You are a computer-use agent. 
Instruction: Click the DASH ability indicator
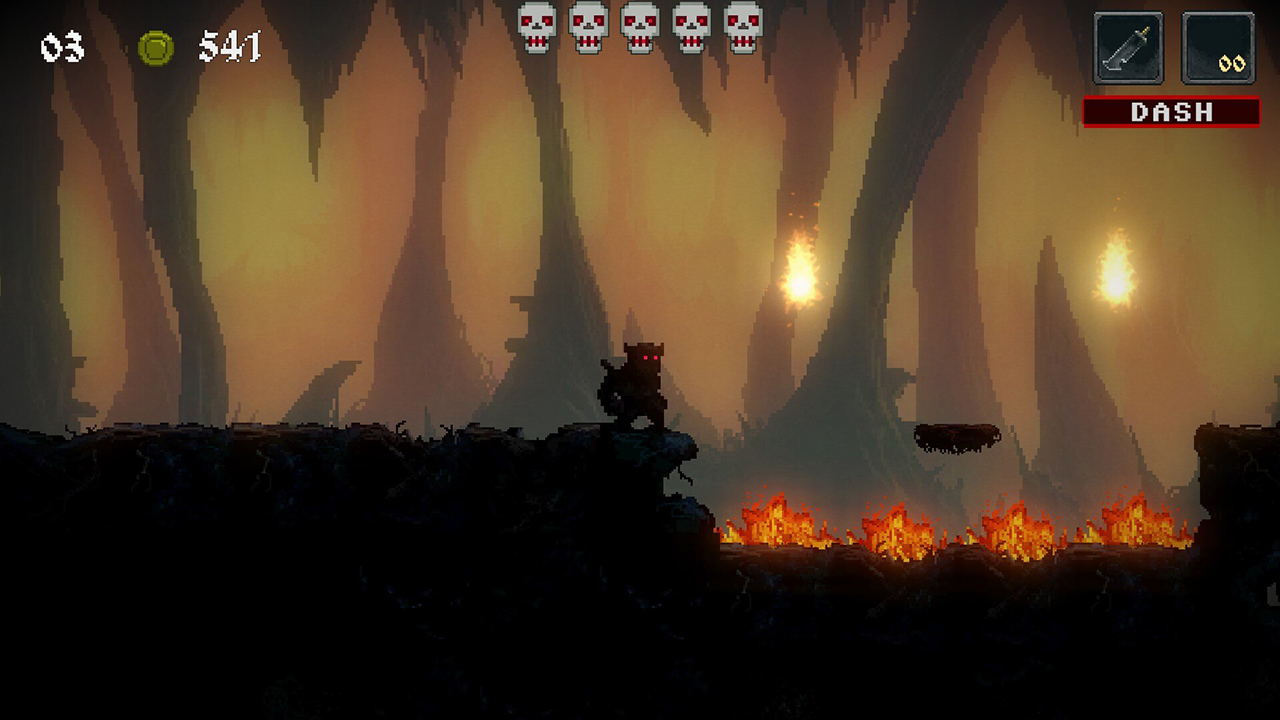[1172, 112]
